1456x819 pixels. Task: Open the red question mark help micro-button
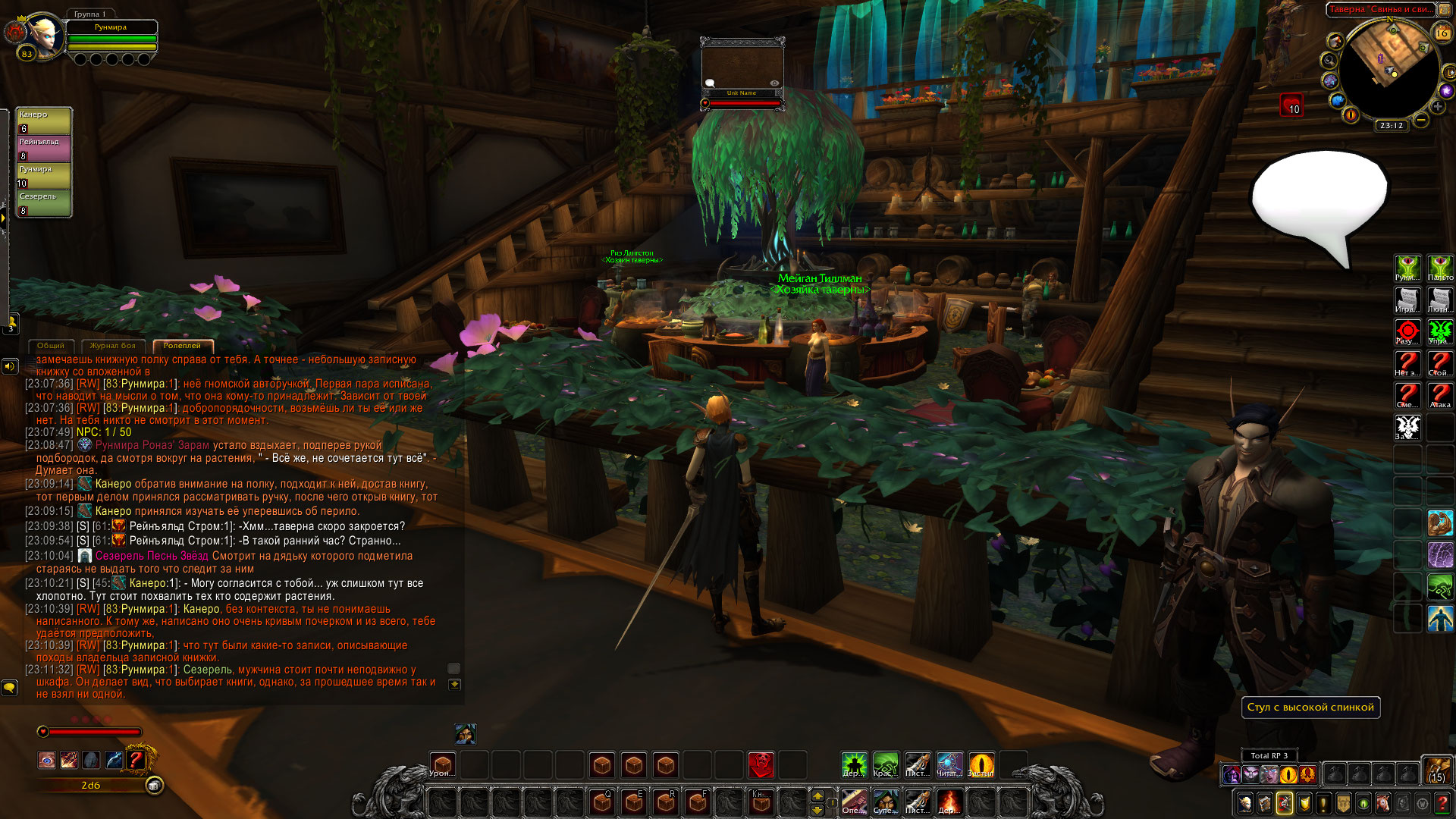[1442, 803]
